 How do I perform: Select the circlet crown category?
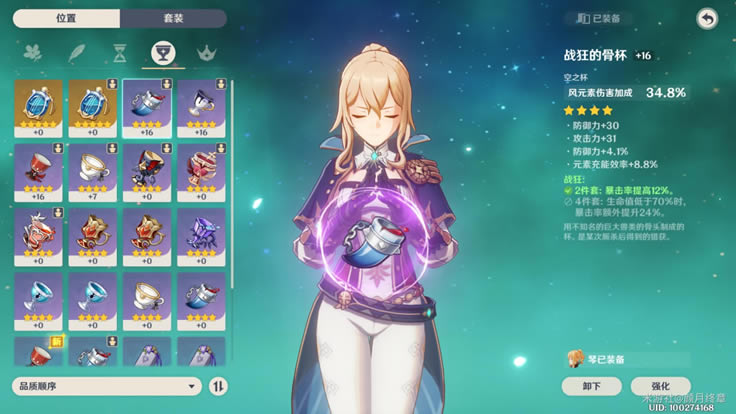pos(206,52)
